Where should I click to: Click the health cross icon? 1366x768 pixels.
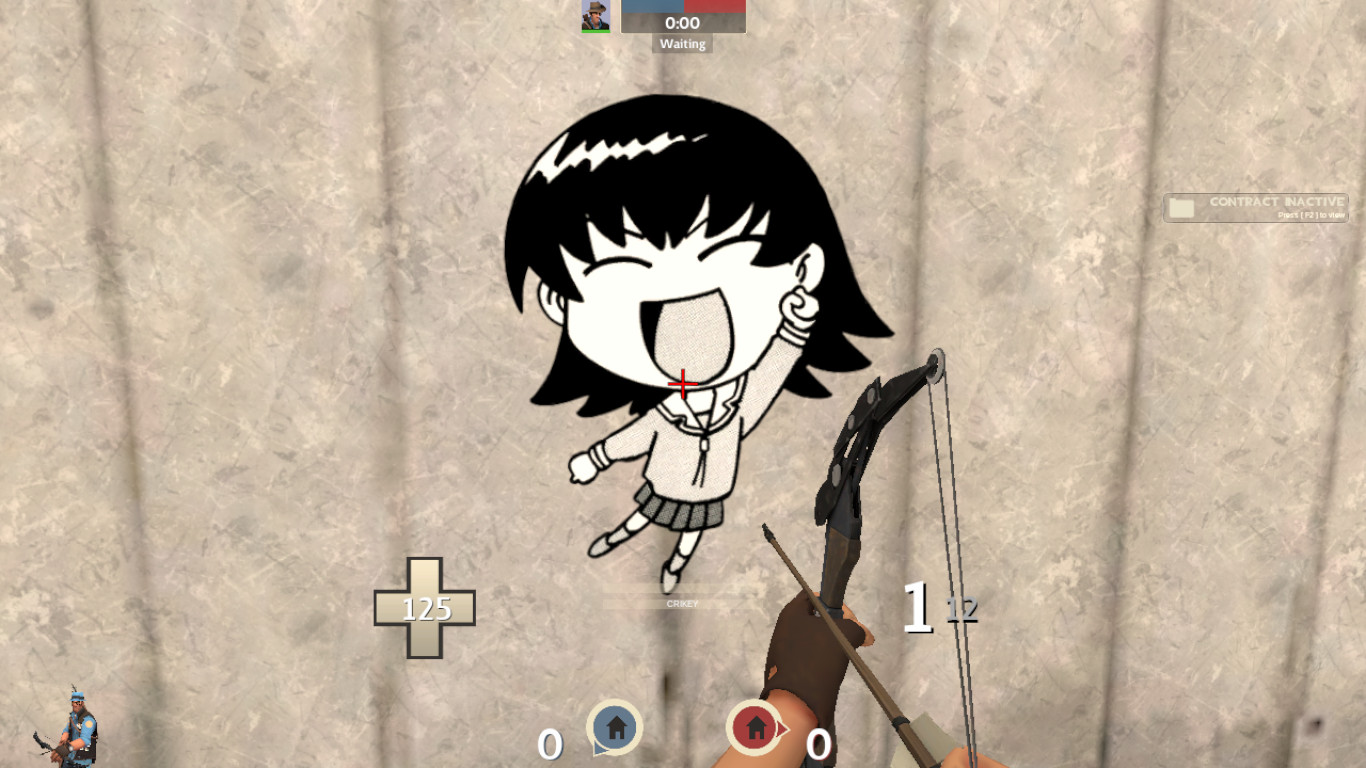(x=427, y=605)
